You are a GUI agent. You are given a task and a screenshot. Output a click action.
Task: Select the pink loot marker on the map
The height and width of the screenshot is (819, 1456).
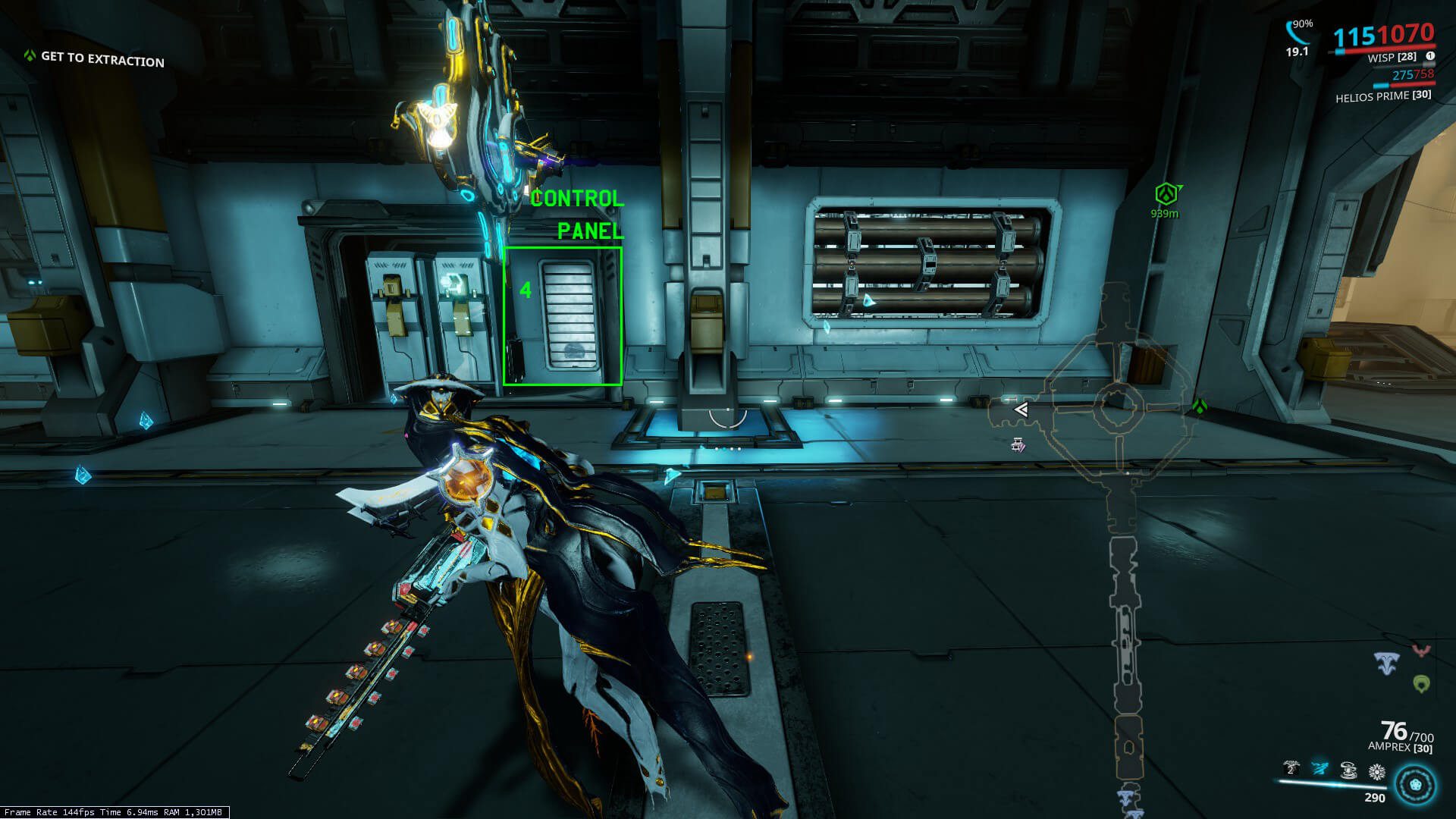tap(1018, 445)
